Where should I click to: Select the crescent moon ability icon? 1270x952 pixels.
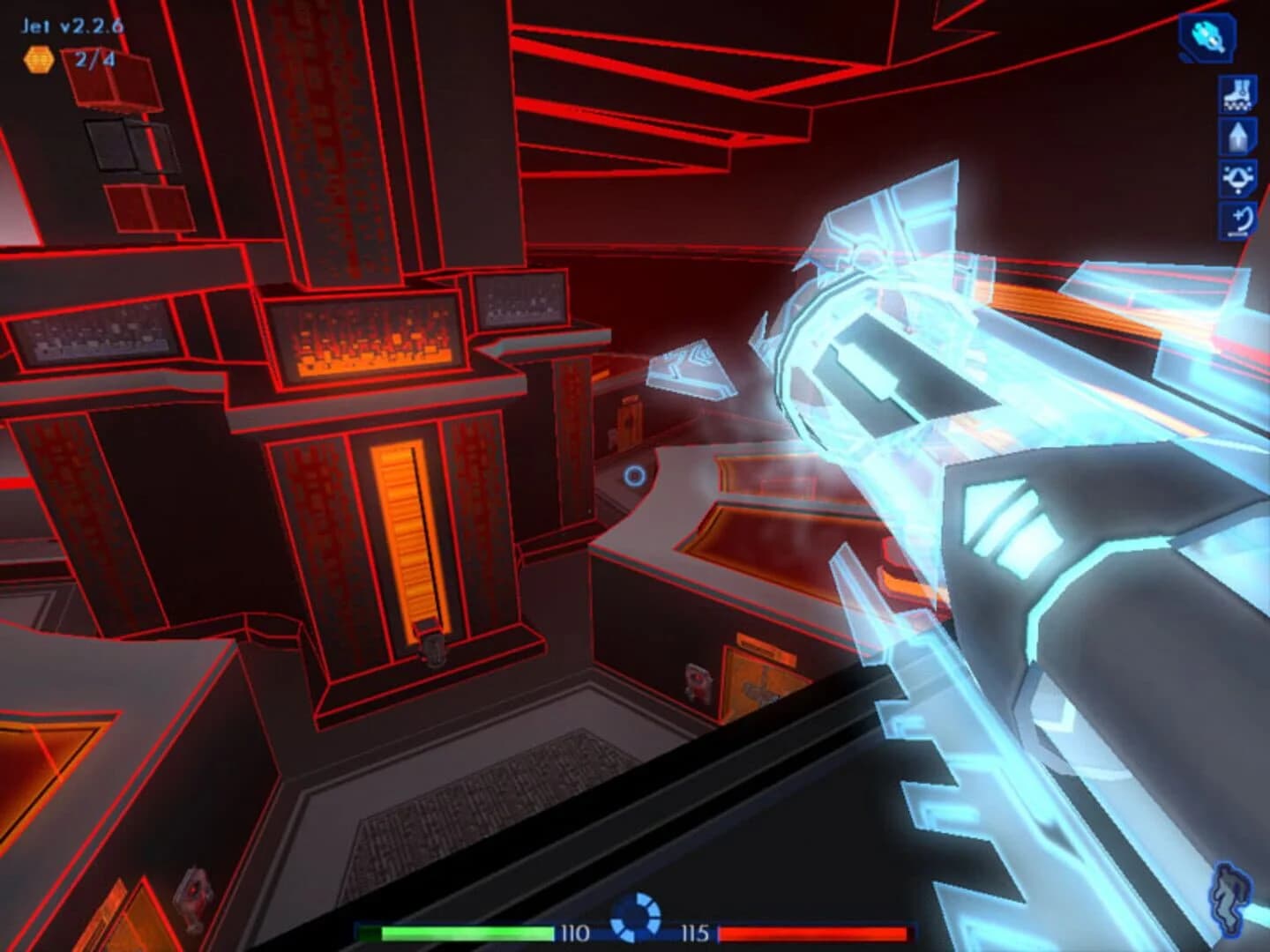[1238, 219]
